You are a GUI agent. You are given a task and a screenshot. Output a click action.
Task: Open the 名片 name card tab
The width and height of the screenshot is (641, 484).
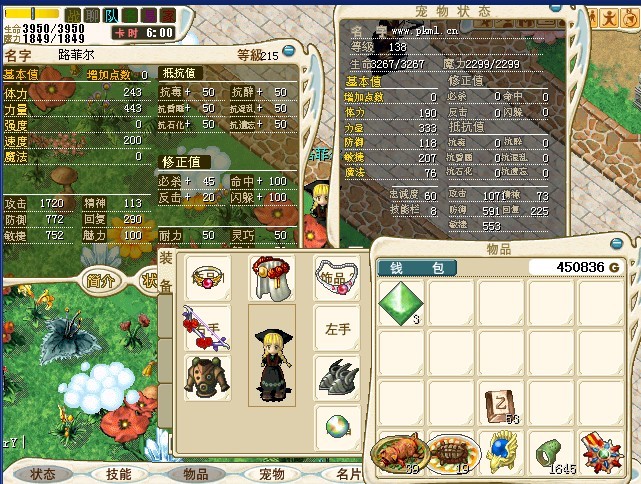coord(348,474)
